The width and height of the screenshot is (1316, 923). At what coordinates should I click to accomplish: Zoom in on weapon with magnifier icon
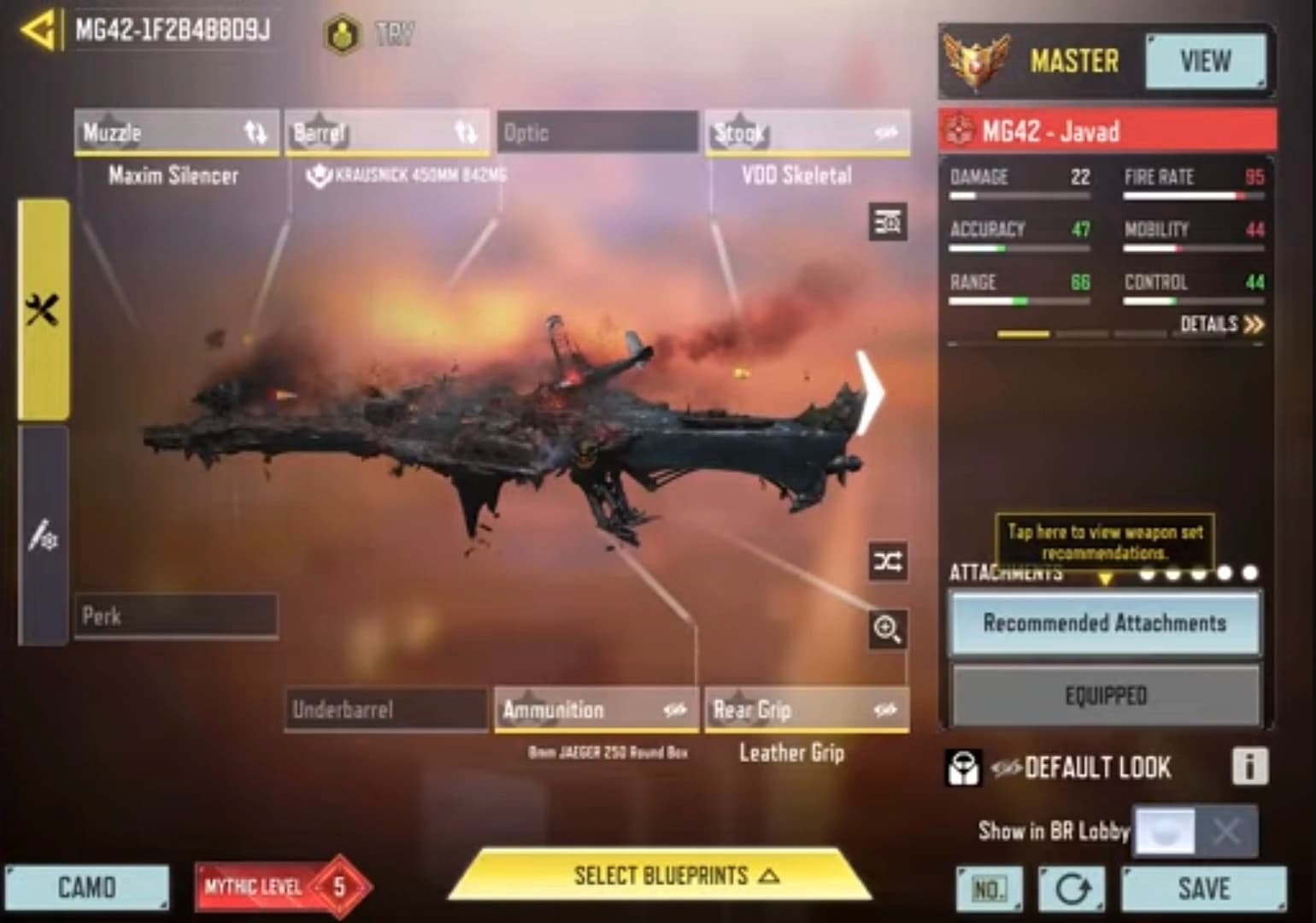[887, 630]
